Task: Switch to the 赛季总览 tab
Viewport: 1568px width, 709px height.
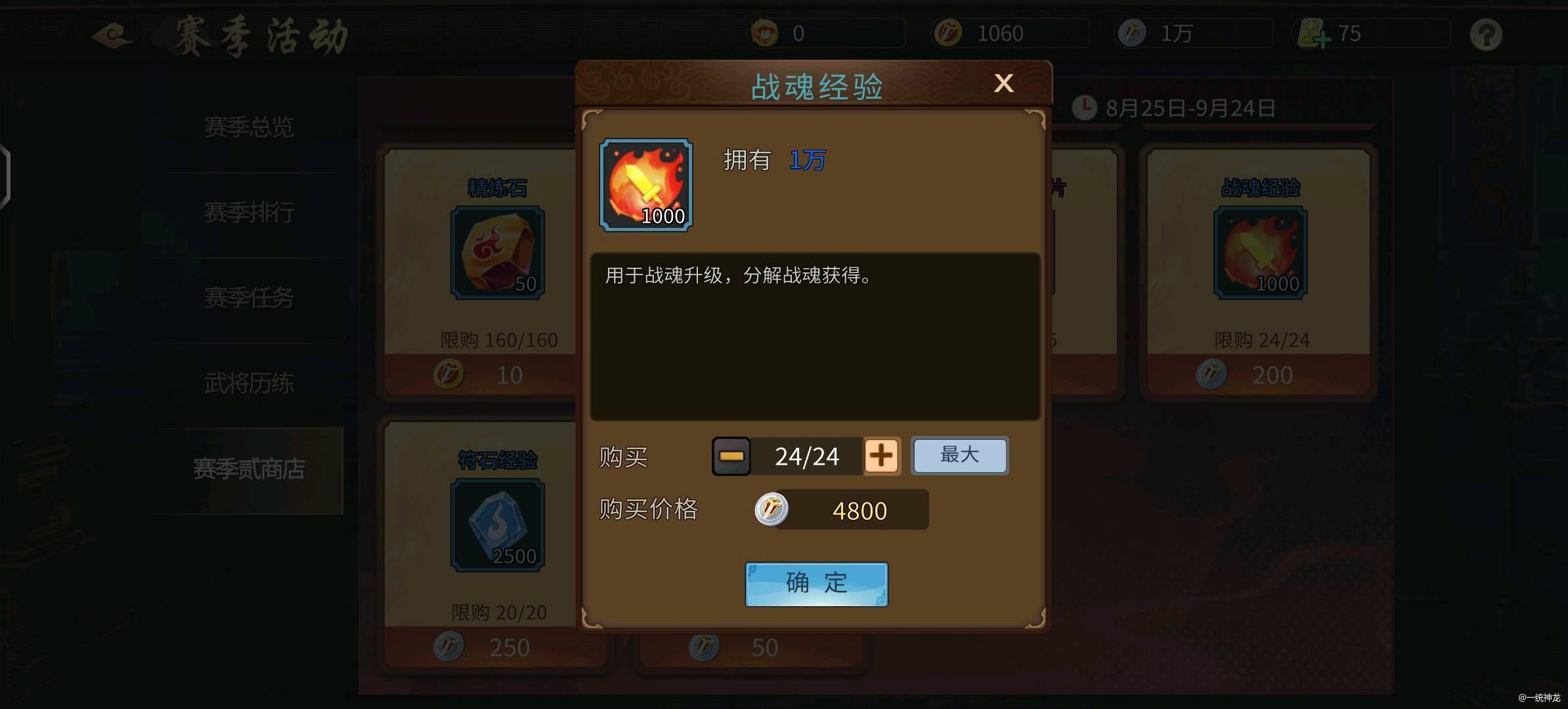Action: pos(248,126)
